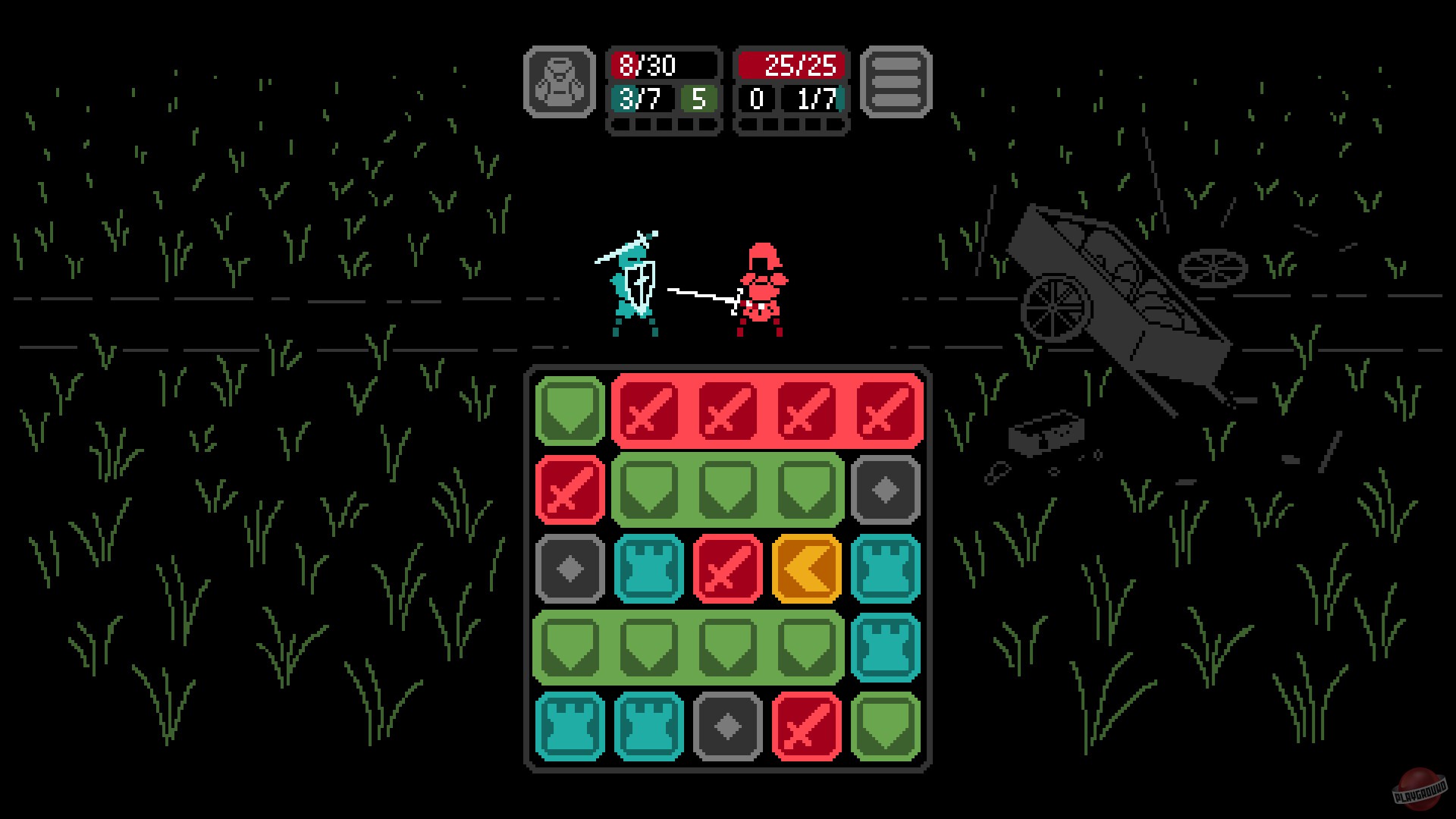1456x819 pixels.
Task: Click the gray diamond tile next to the green row
Action: [x=886, y=489]
